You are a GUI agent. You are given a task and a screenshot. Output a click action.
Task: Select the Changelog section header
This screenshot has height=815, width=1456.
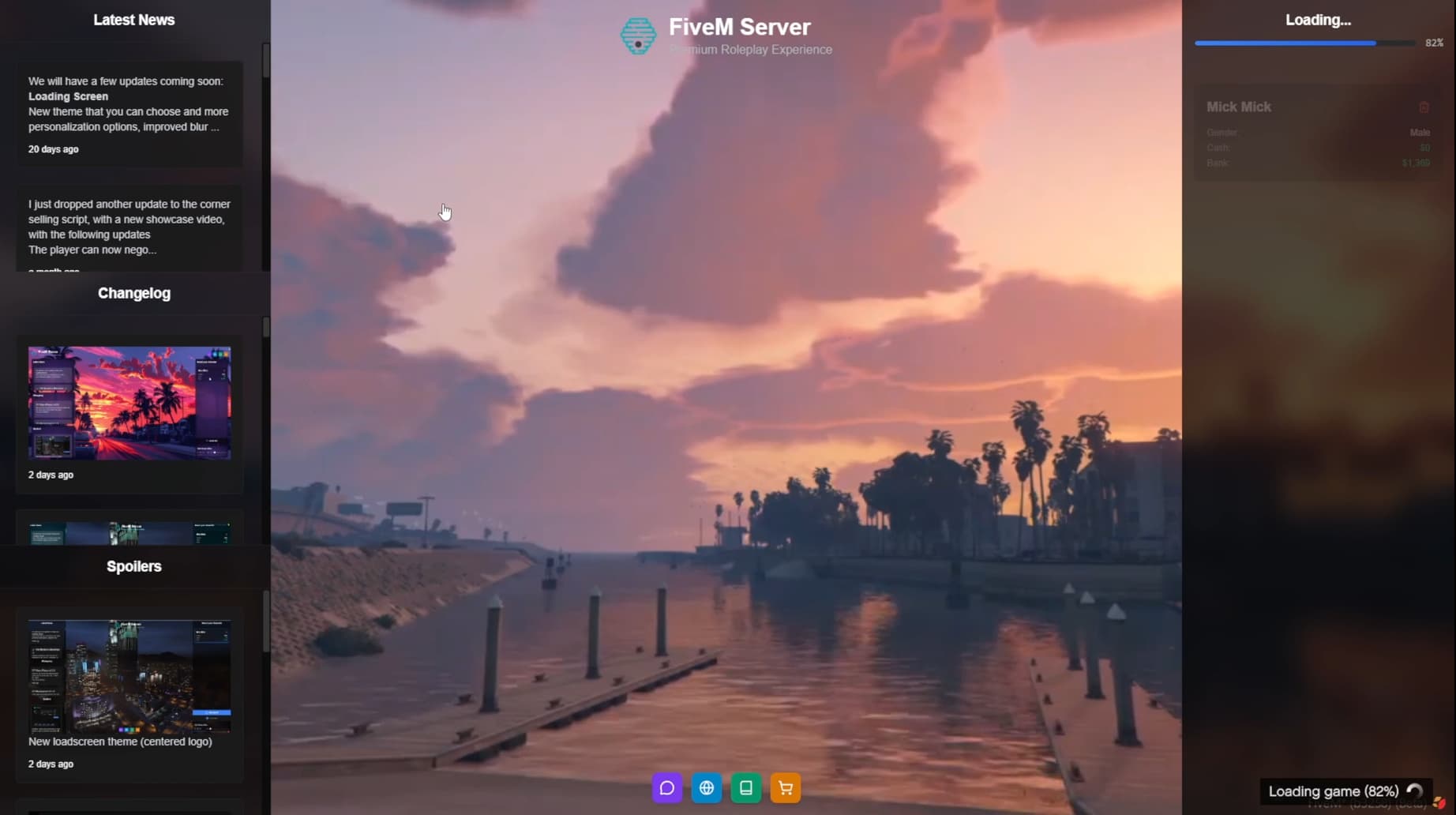[x=133, y=293]
